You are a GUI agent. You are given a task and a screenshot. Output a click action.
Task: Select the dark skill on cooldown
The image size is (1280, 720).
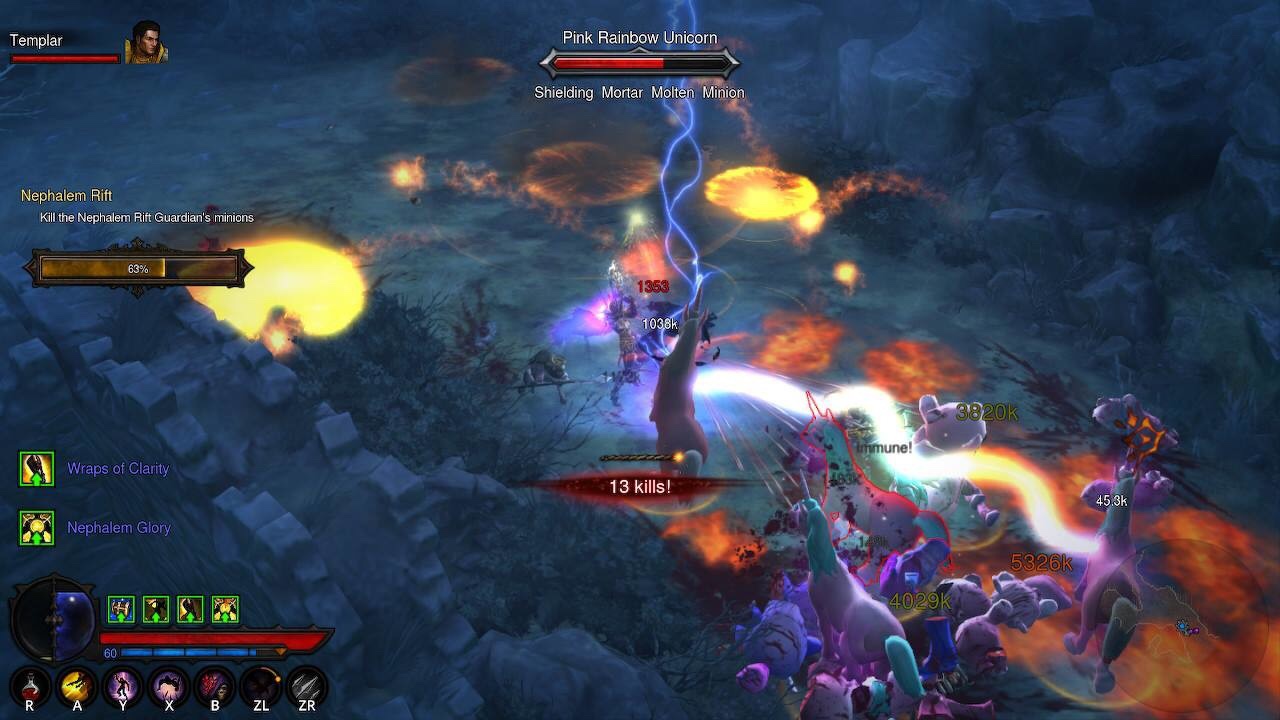point(261,686)
